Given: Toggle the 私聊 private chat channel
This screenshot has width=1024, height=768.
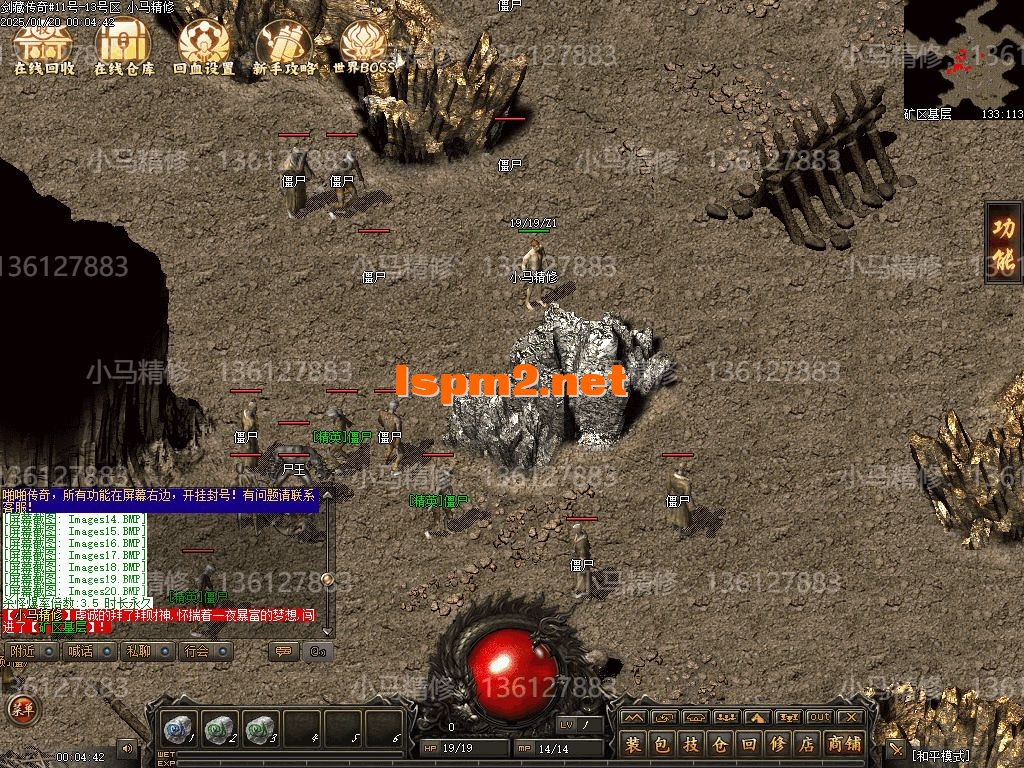Looking at the screenshot, I should (138, 651).
